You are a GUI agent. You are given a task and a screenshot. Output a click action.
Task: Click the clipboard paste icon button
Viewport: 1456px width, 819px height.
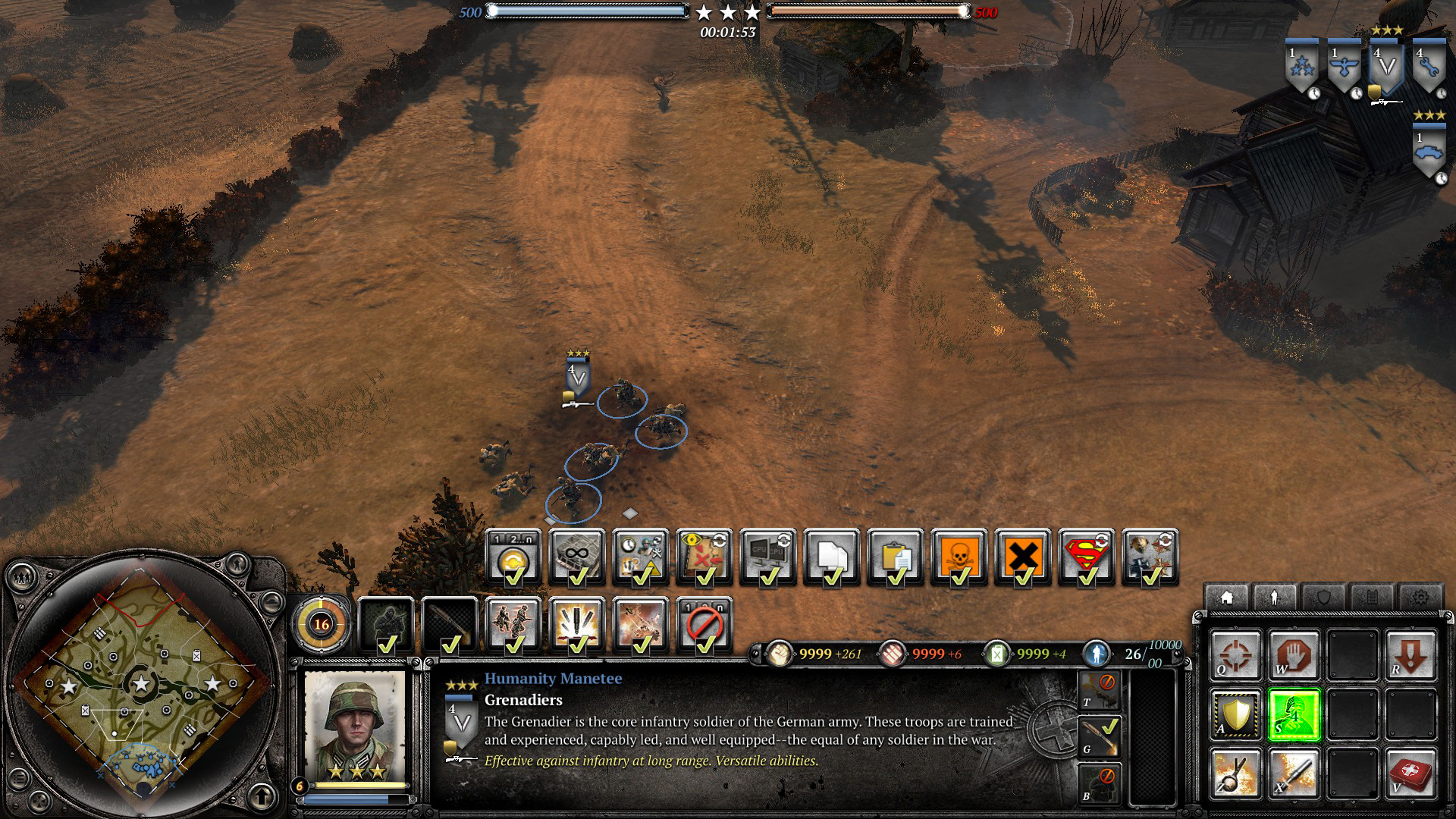(x=895, y=557)
